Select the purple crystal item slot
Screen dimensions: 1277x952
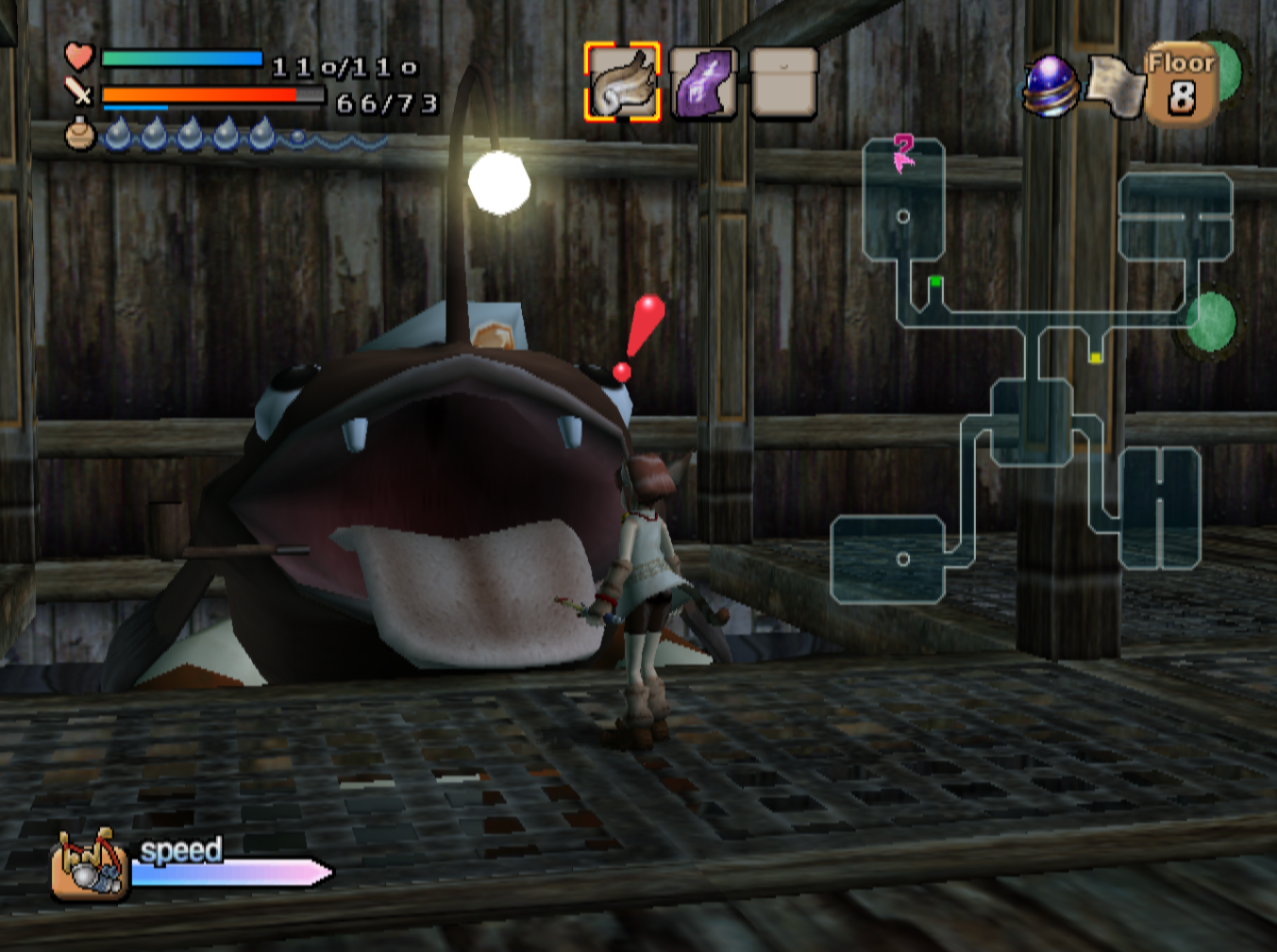[703, 84]
